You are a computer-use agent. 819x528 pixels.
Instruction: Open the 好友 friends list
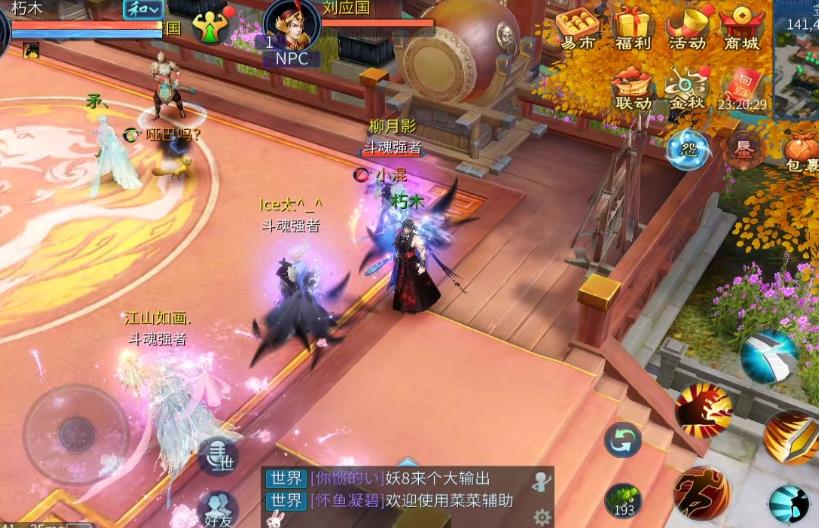tap(217, 509)
